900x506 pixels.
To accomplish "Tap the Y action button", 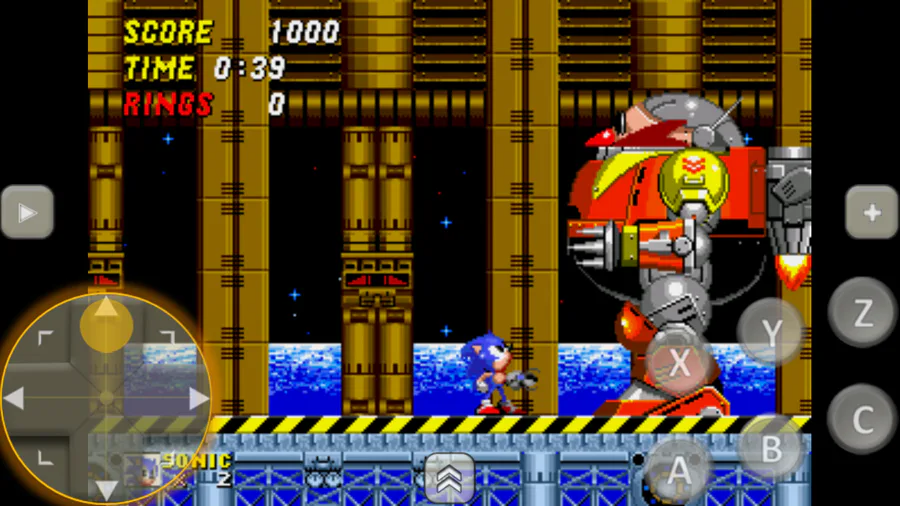I will click(x=771, y=331).
